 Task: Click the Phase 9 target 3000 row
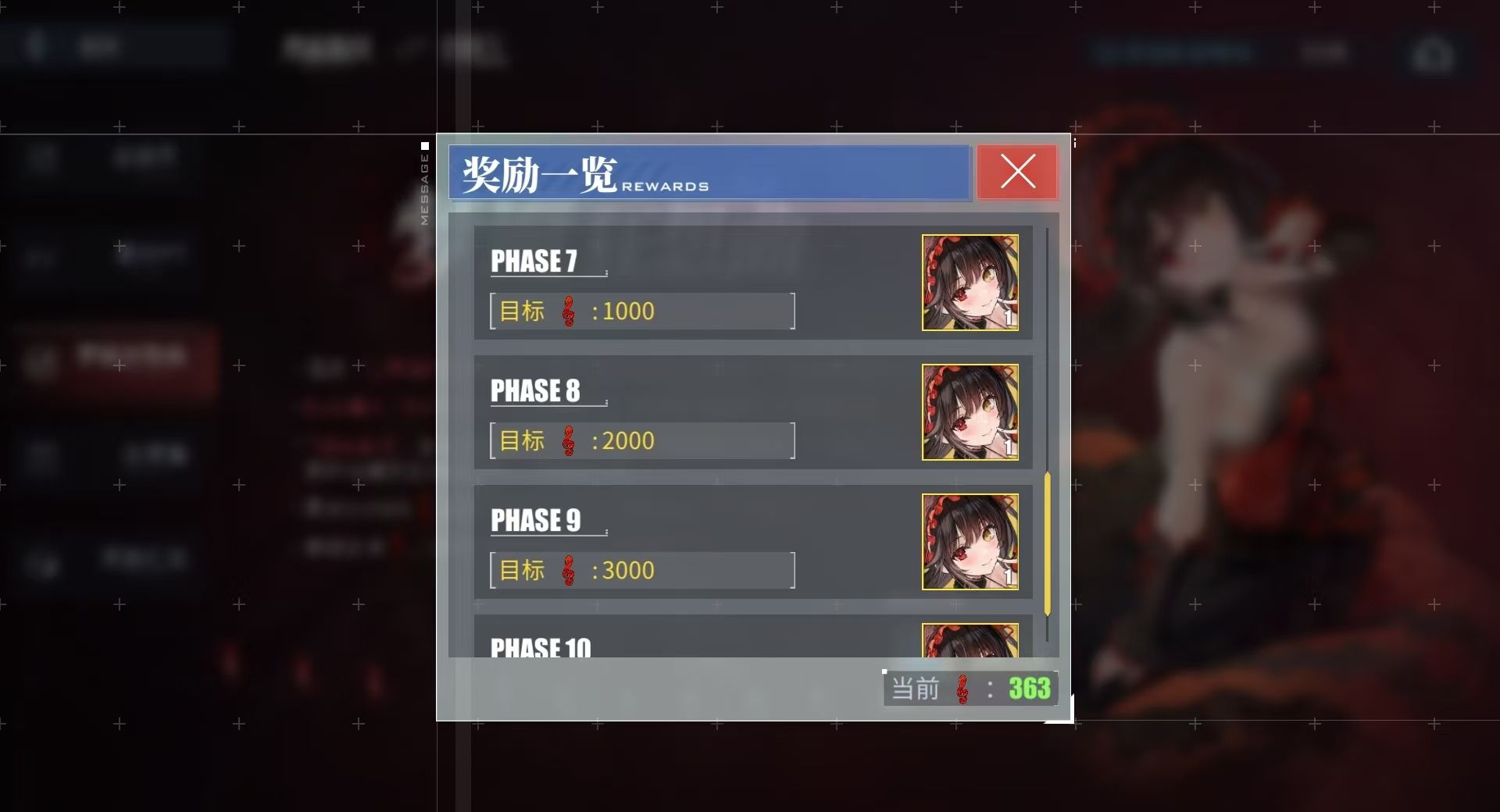click(x=642, y=570)
